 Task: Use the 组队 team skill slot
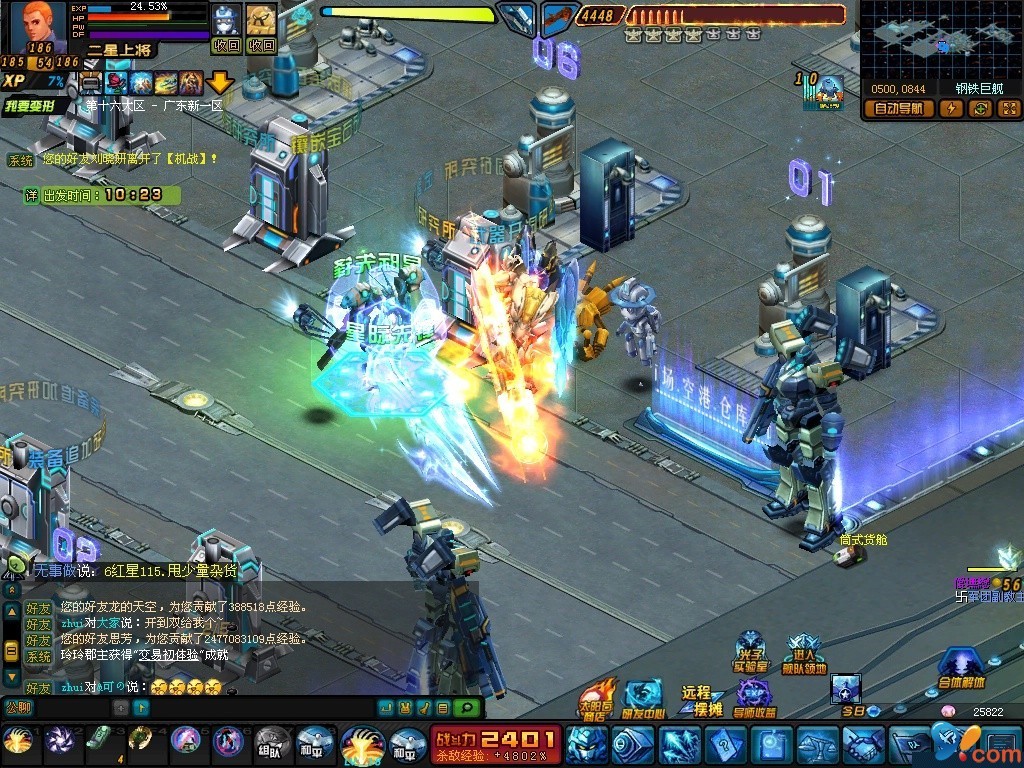pyautogui.click(x=270, y=743)
